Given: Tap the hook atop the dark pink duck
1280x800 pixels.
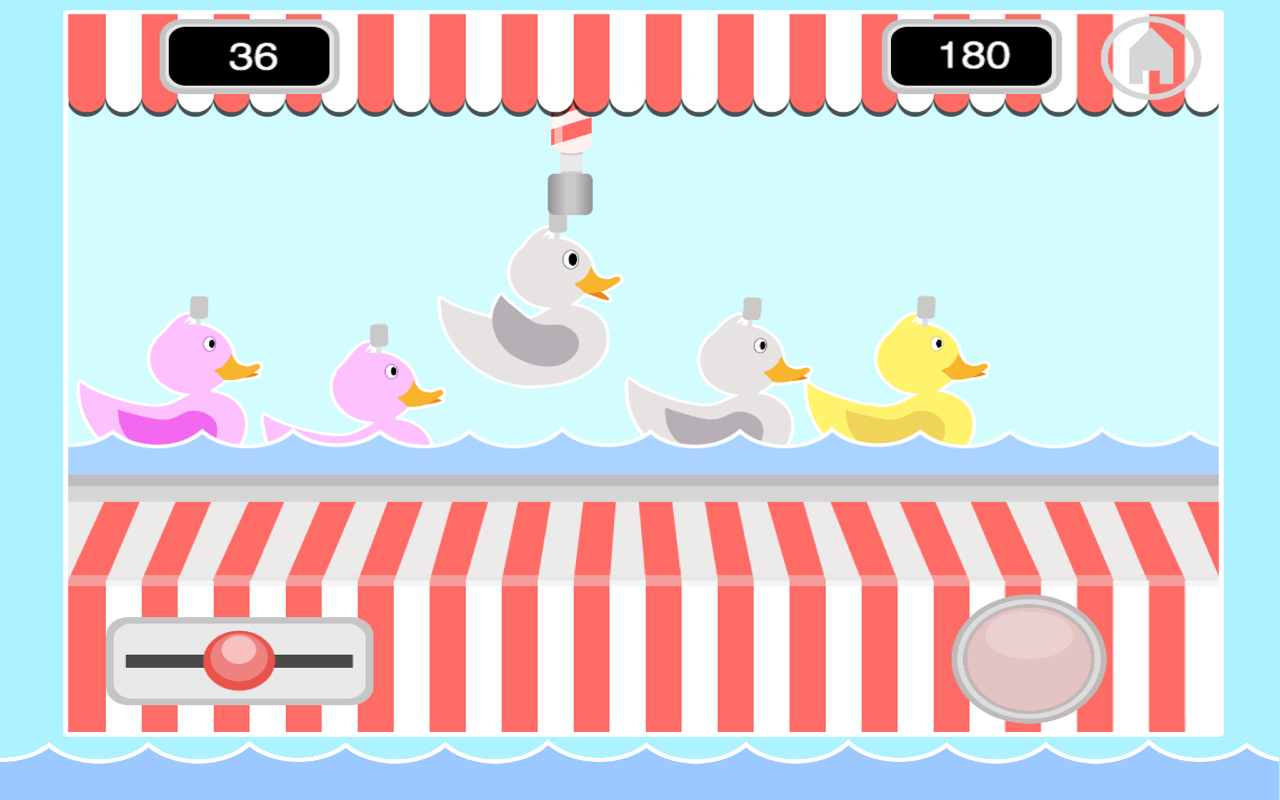Looking at the screenshot, I should pyautogui.click(x=197, y=308).
